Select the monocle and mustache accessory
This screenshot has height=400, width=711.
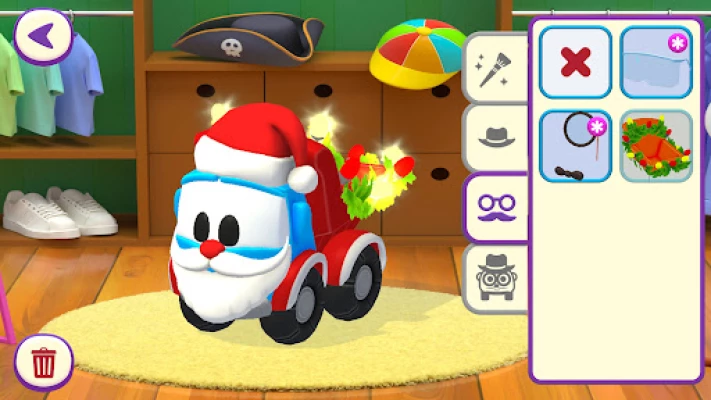[575, 146]
